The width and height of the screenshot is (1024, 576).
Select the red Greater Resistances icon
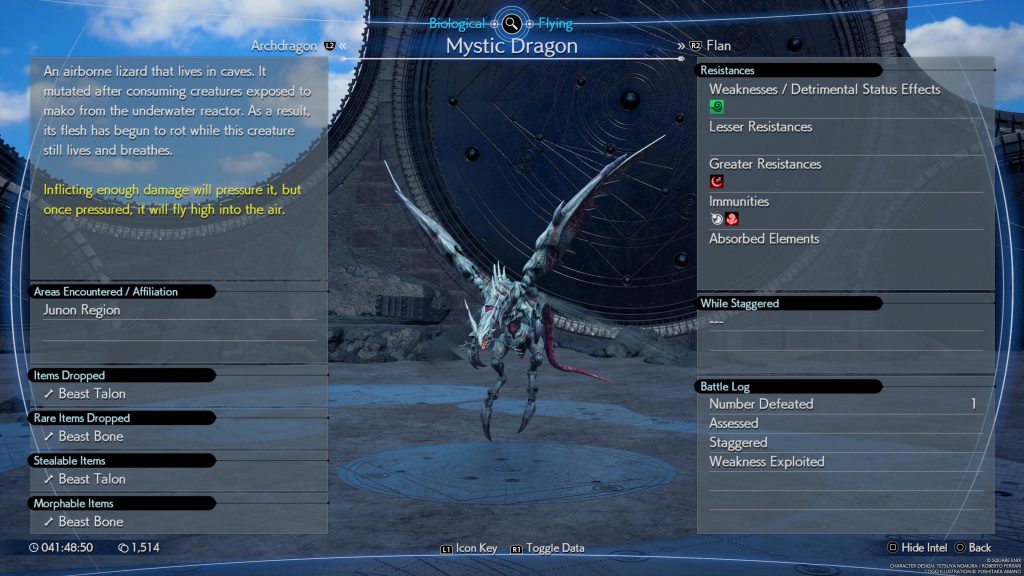(x=716, y=182)
